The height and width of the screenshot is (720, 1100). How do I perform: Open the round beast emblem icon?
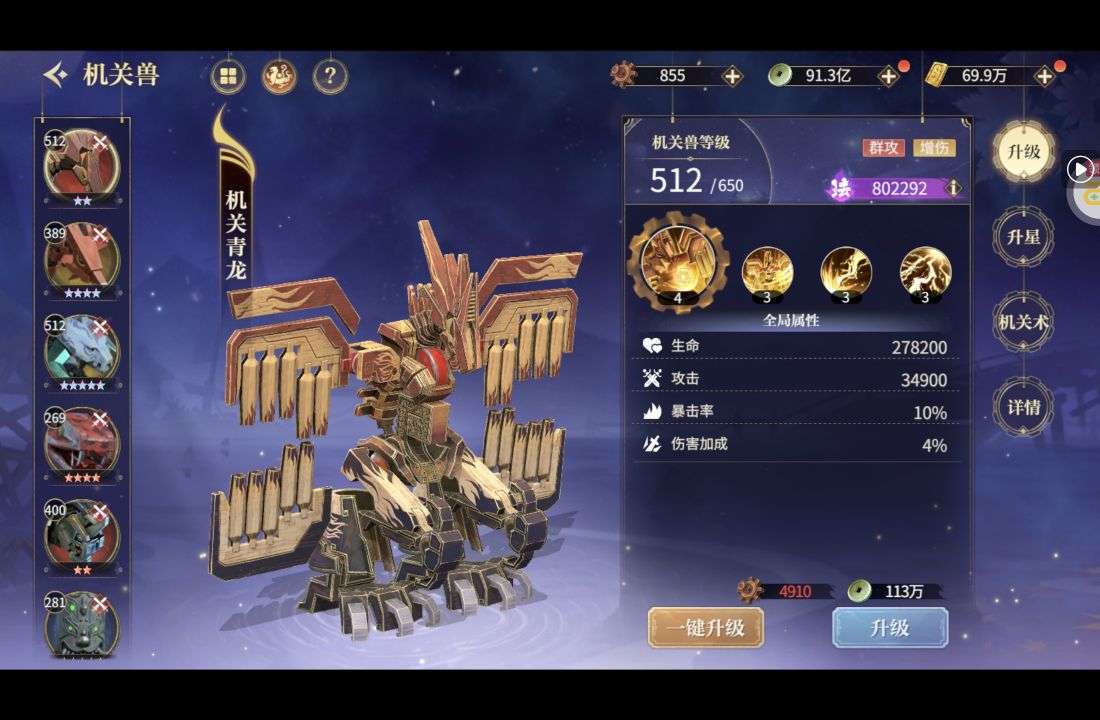coord(279,76)
